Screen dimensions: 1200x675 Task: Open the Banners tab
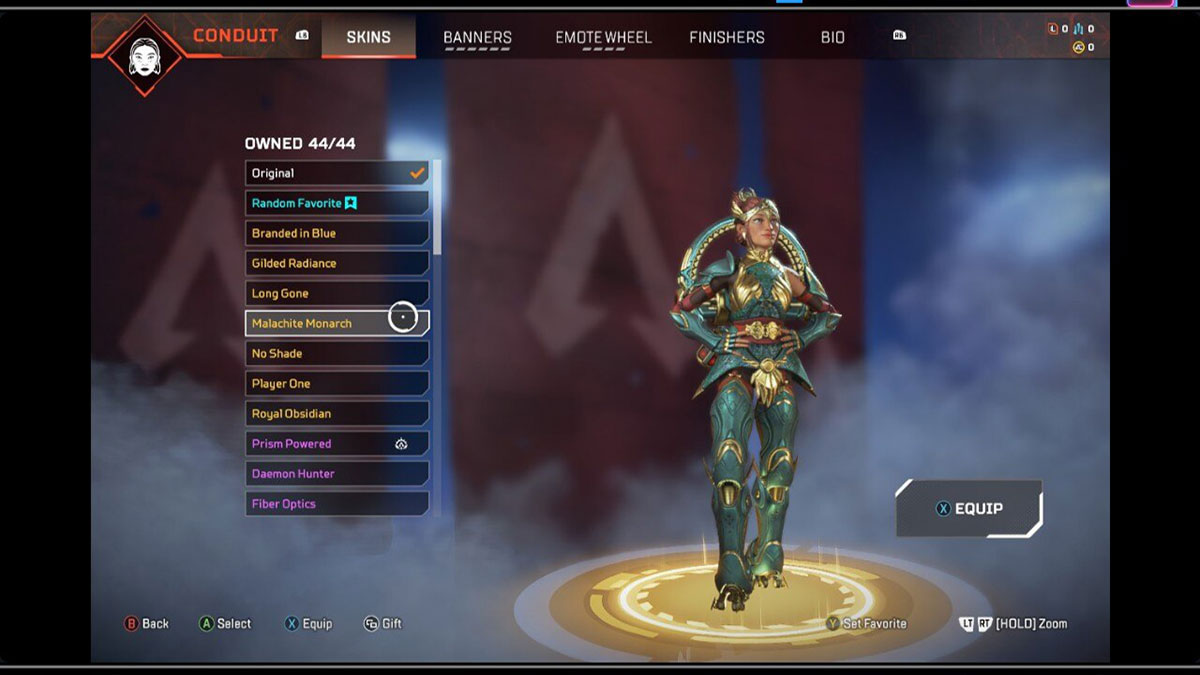[x=477, y=38]
